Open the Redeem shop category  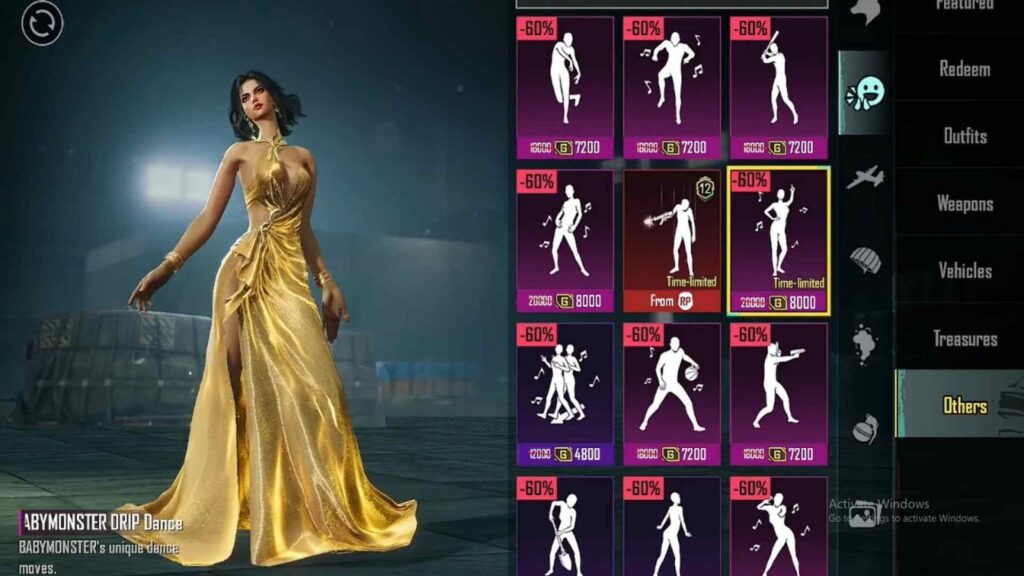pyautogui.click(x=964, y=69)
